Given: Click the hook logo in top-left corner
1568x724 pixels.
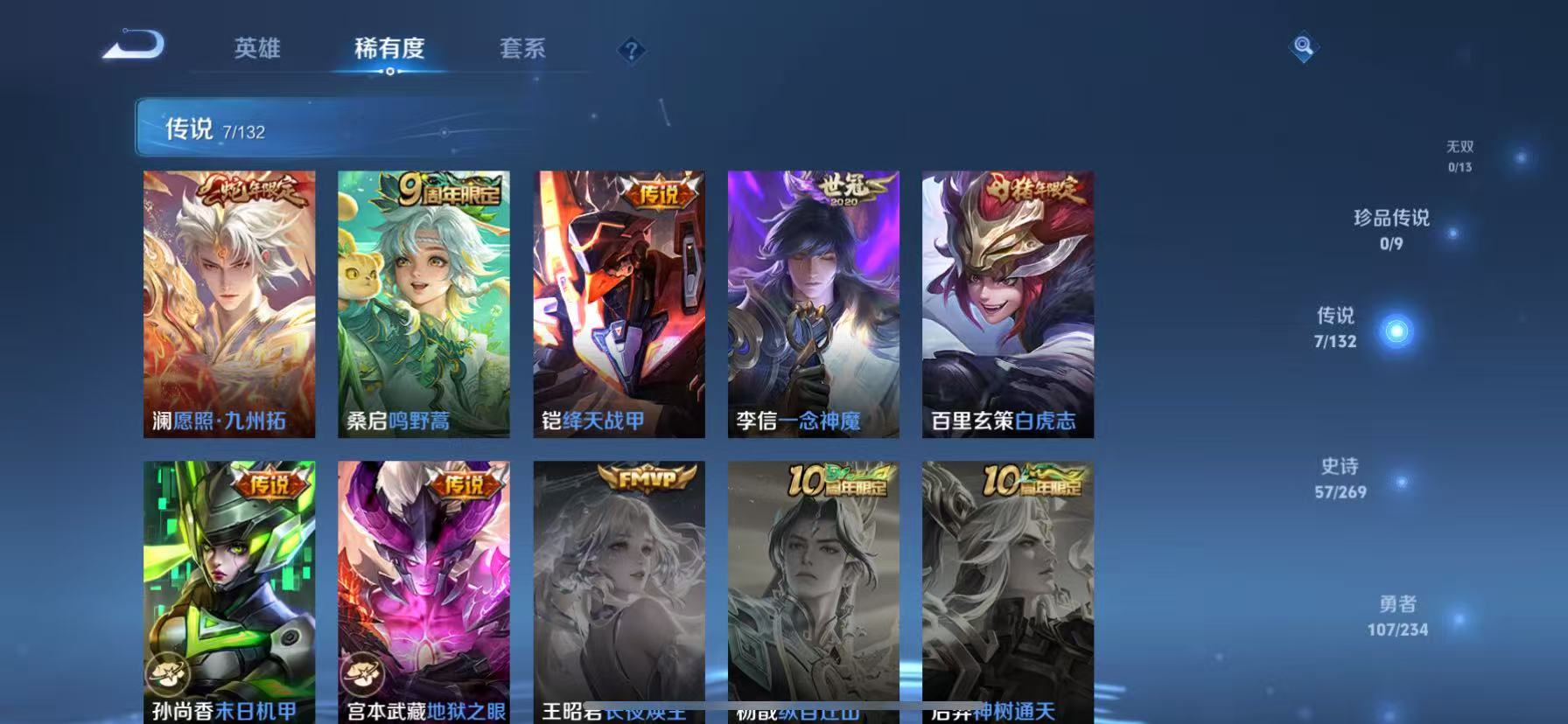Looking at the screenshot, I should click(x=133, y=44).
